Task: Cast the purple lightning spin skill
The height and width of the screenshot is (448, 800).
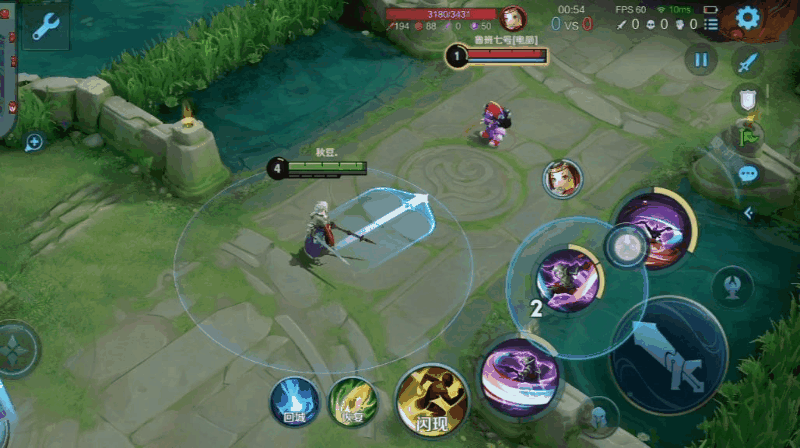Action: coord(518,377)
